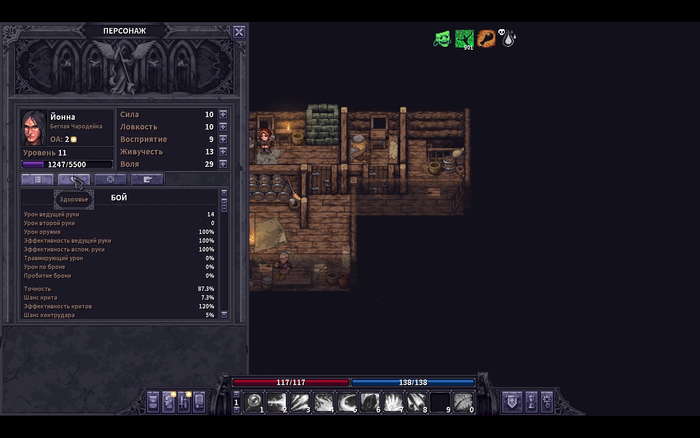The image size is (700, 438).
Task: Select the green mask status effect icon
Action: pyautogui.click(x=441, y=39)
